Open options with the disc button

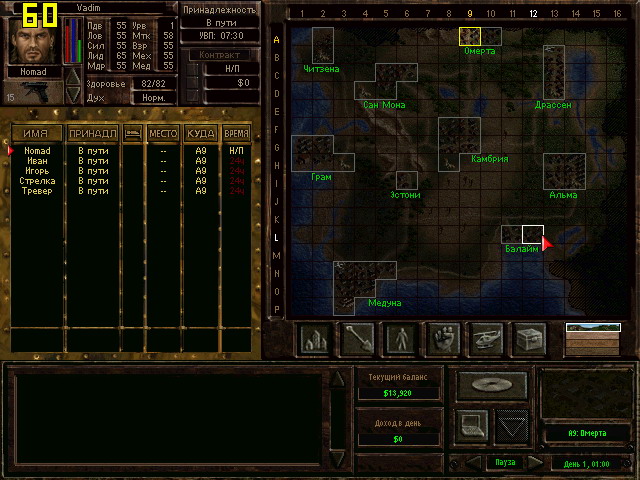pyautogui.click(x=492, y=384)
